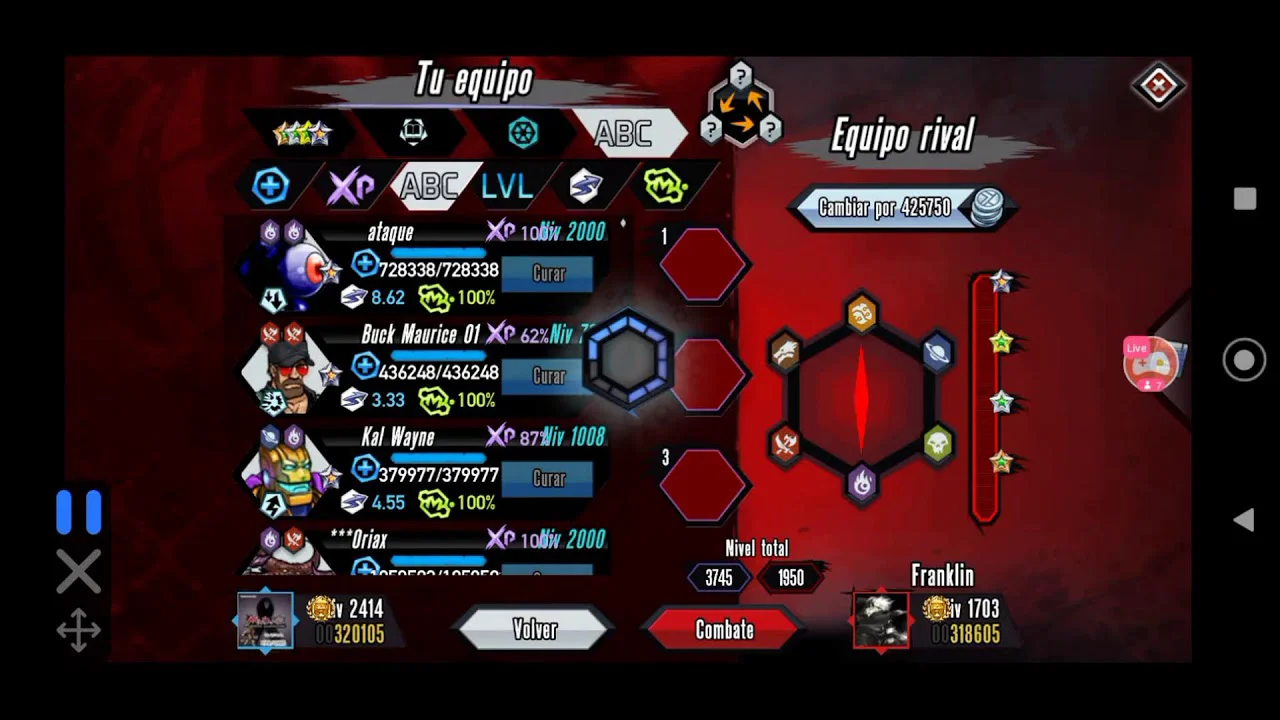Heal the ataque hero with Curar
Image resolution: width=1280 pixels, height=720 pixels.
tap(548, 273)
